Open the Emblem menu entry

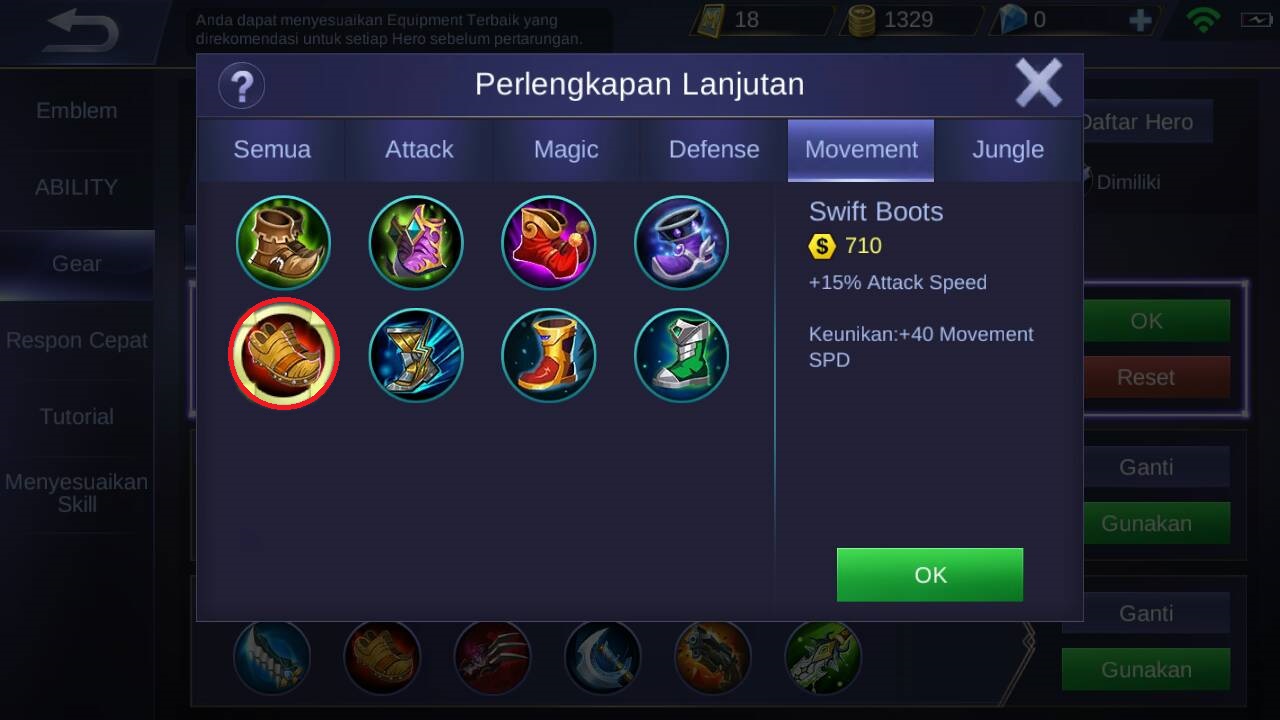77,111
